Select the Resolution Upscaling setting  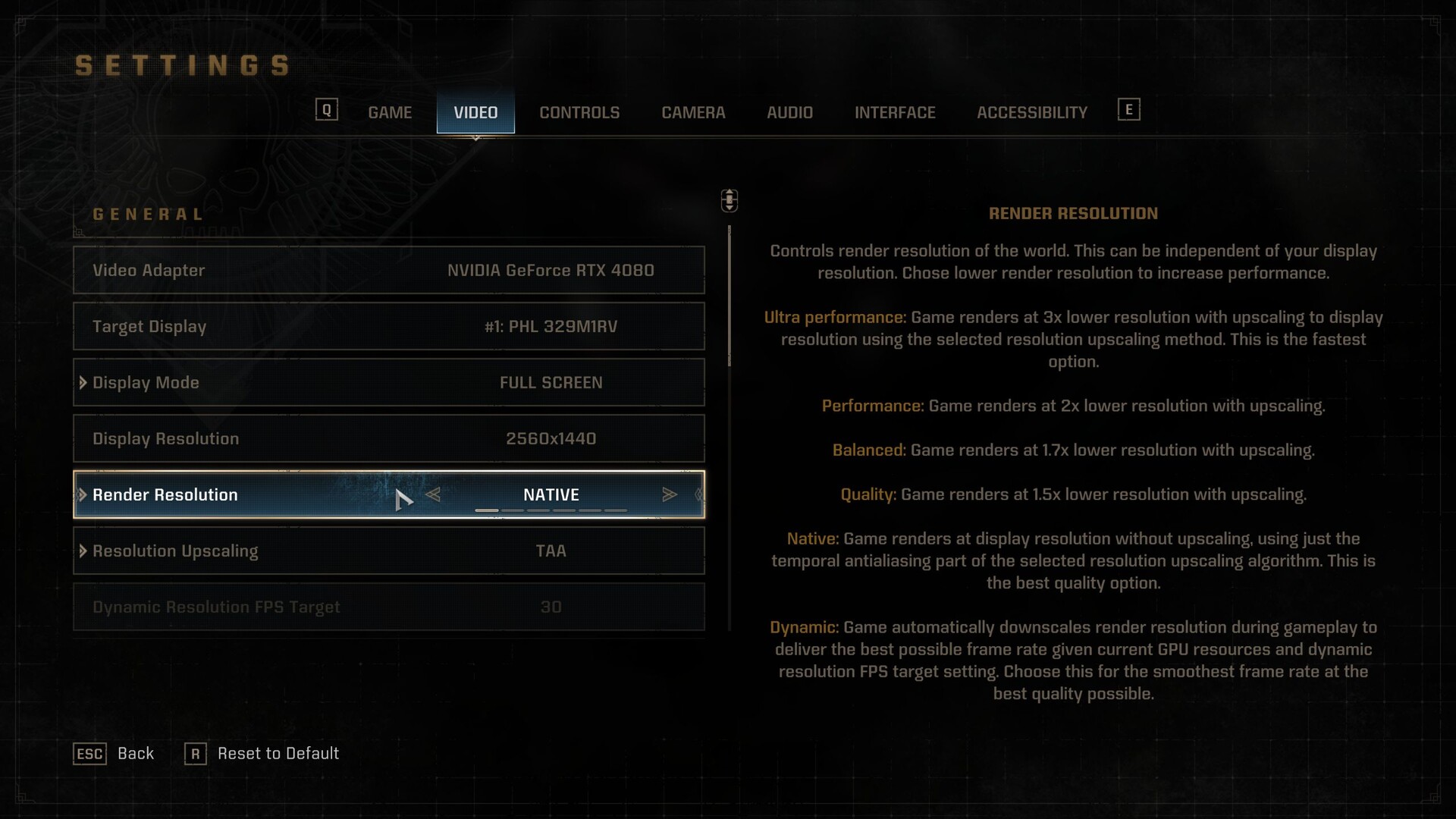pos(388,551)
